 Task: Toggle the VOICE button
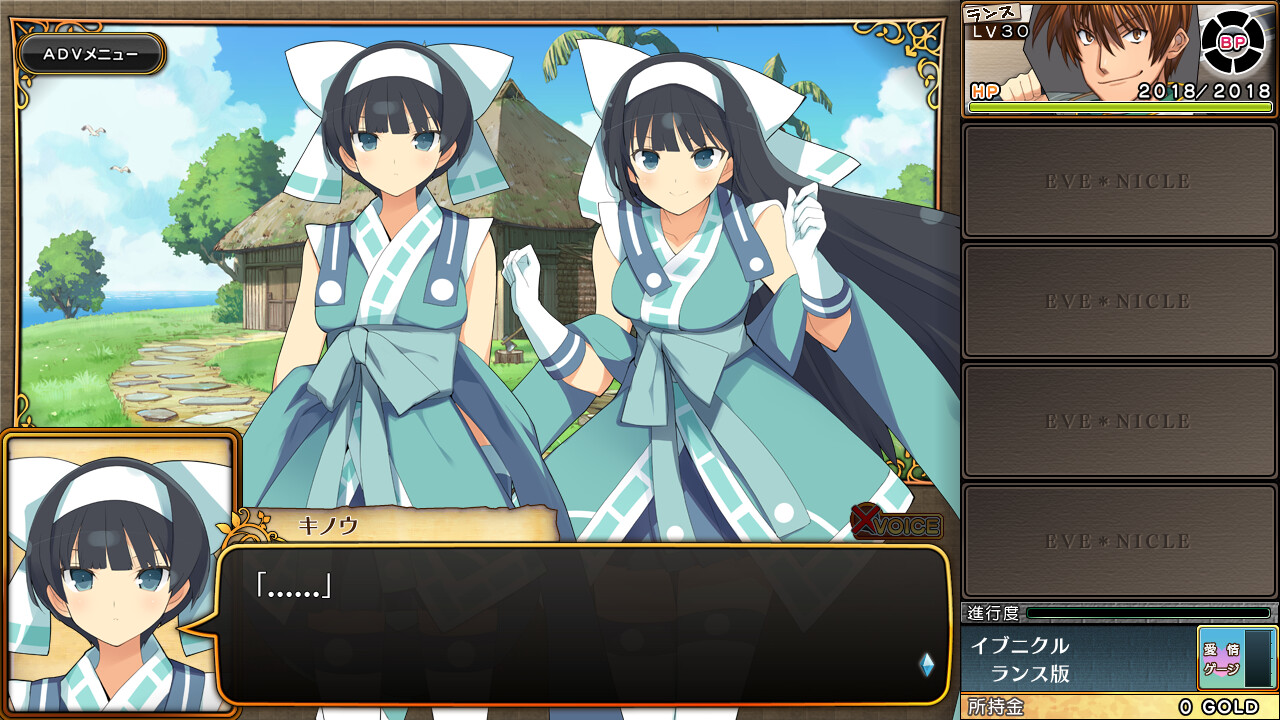[x=896, y=523]
